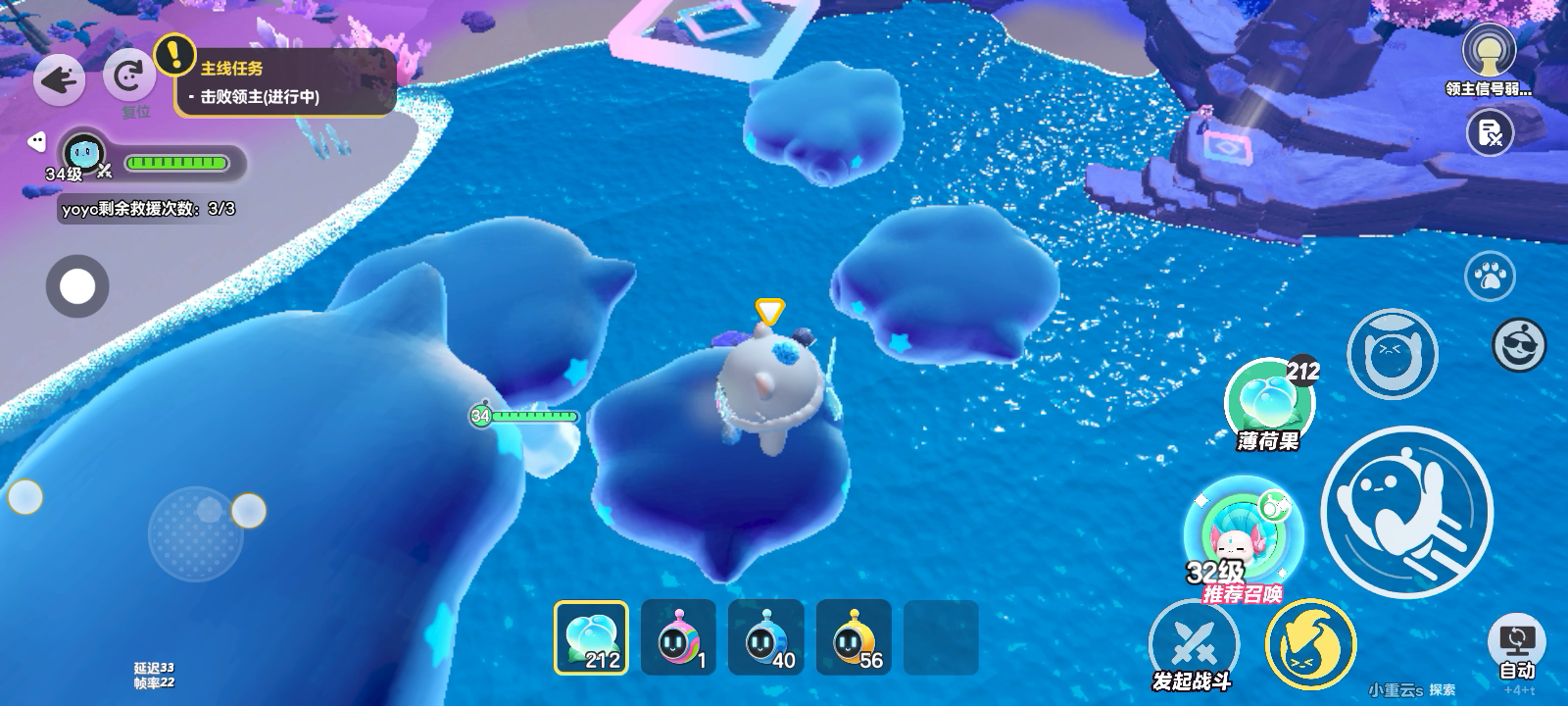Viewport: 1568px width, 706px height.
Task: Open the main quest tracker 击败领主
Action: [284, 83]
